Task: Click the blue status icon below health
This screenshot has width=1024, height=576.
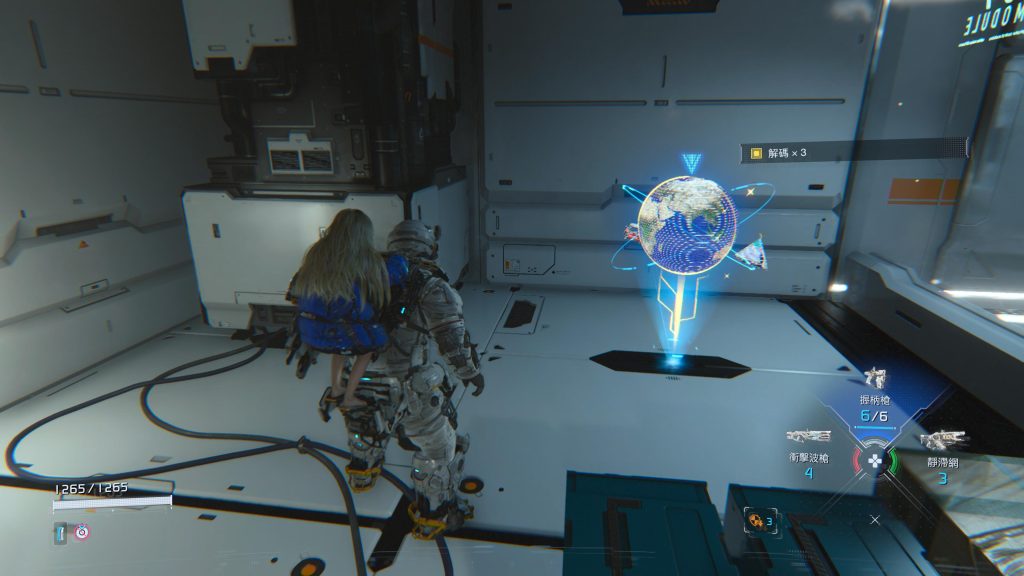Action: click(x=61, y=532)
